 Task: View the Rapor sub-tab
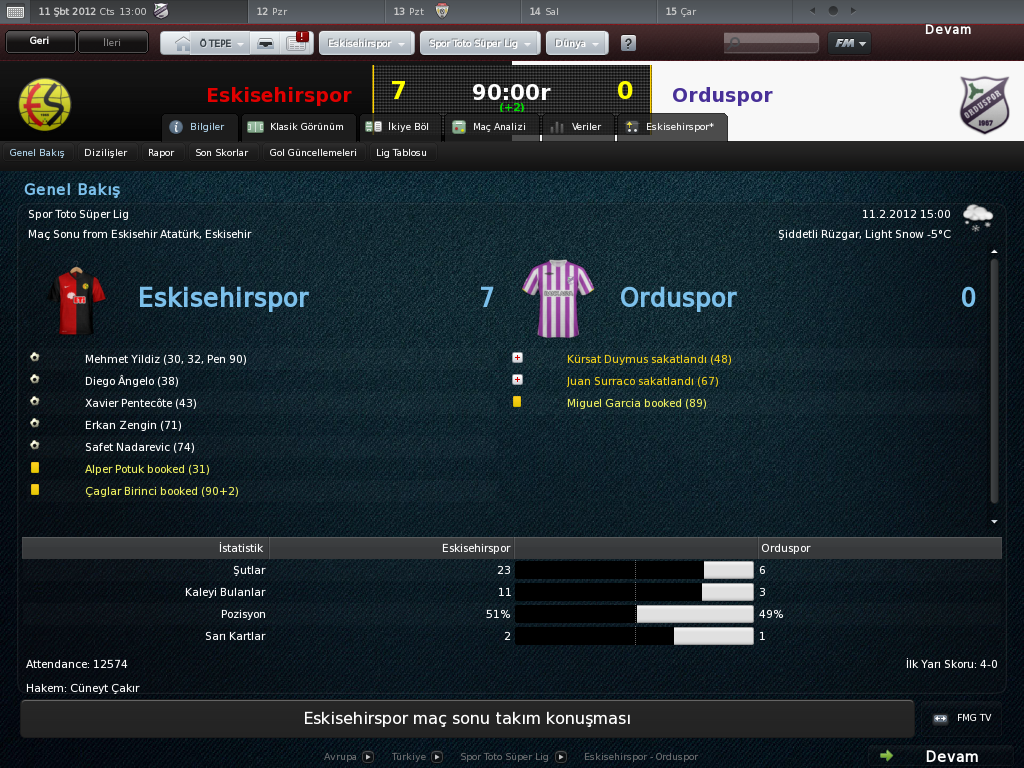pos(161,153)
